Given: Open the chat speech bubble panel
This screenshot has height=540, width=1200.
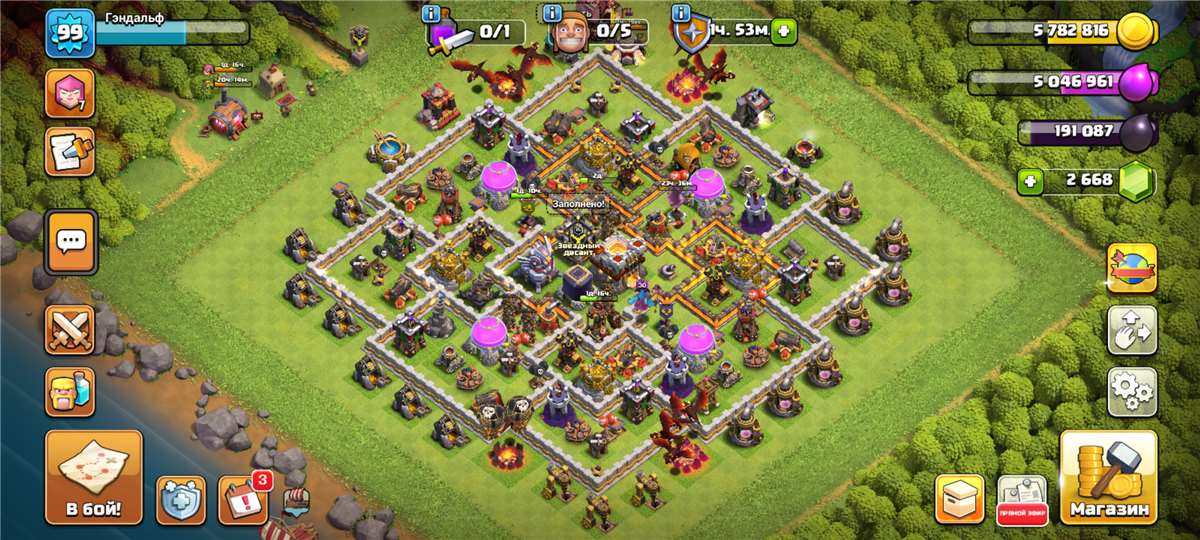Looking at the screenshot, I should (70, 242).
